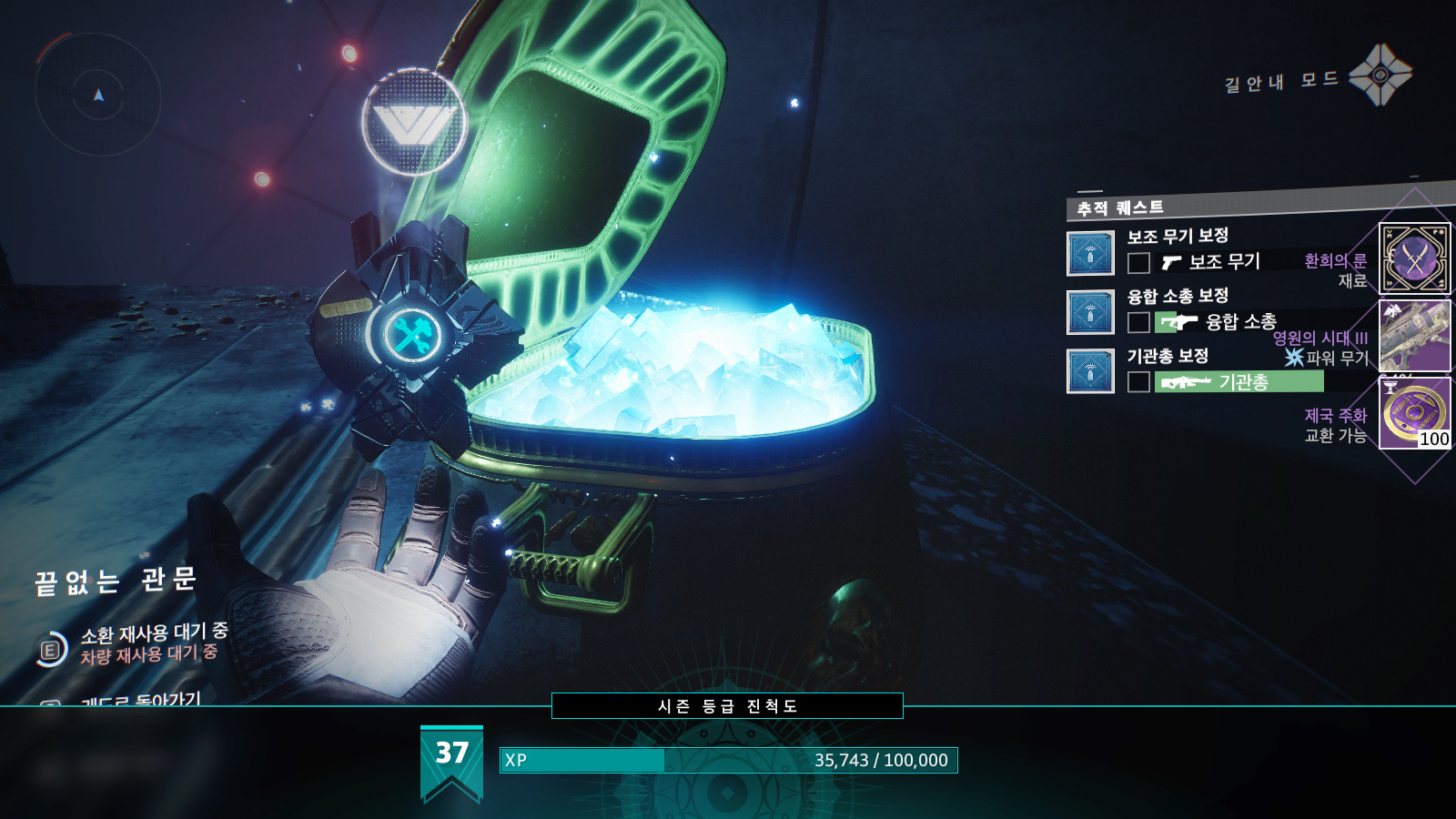Viewport: 1456px width, 819px height.
Task: Tick the 융합 소총 objective checkbox
Action: tap(1138, 322)
